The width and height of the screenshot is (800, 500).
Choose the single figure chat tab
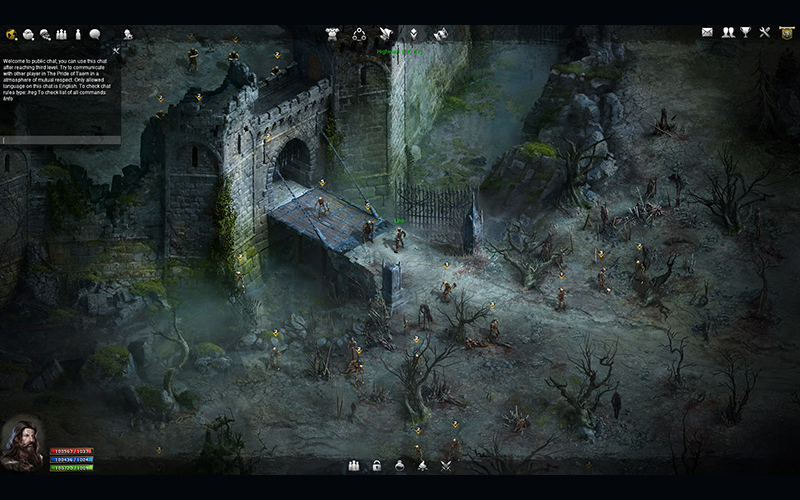[x=78, y=34]
